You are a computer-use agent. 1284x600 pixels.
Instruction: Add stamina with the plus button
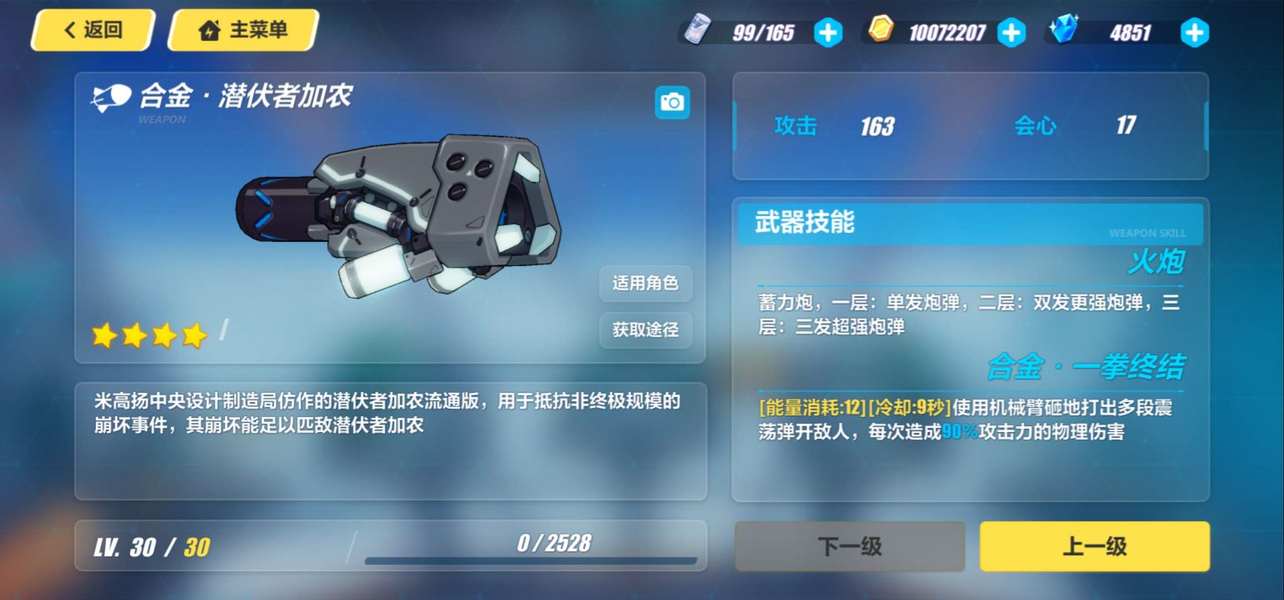pyautogui.click(x=828, y=33)
